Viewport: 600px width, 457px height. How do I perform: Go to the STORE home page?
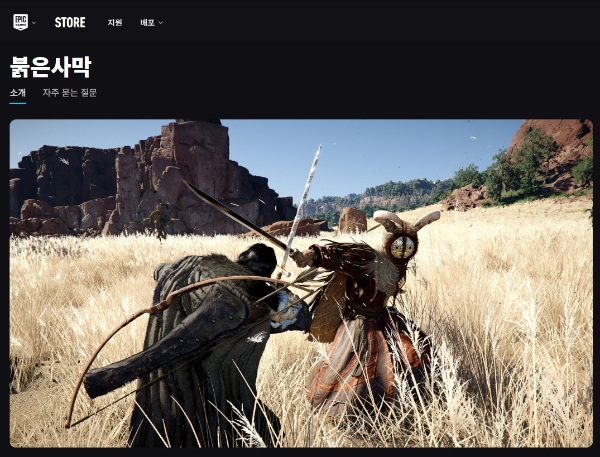pyautogui.click(x=70, y=22)
